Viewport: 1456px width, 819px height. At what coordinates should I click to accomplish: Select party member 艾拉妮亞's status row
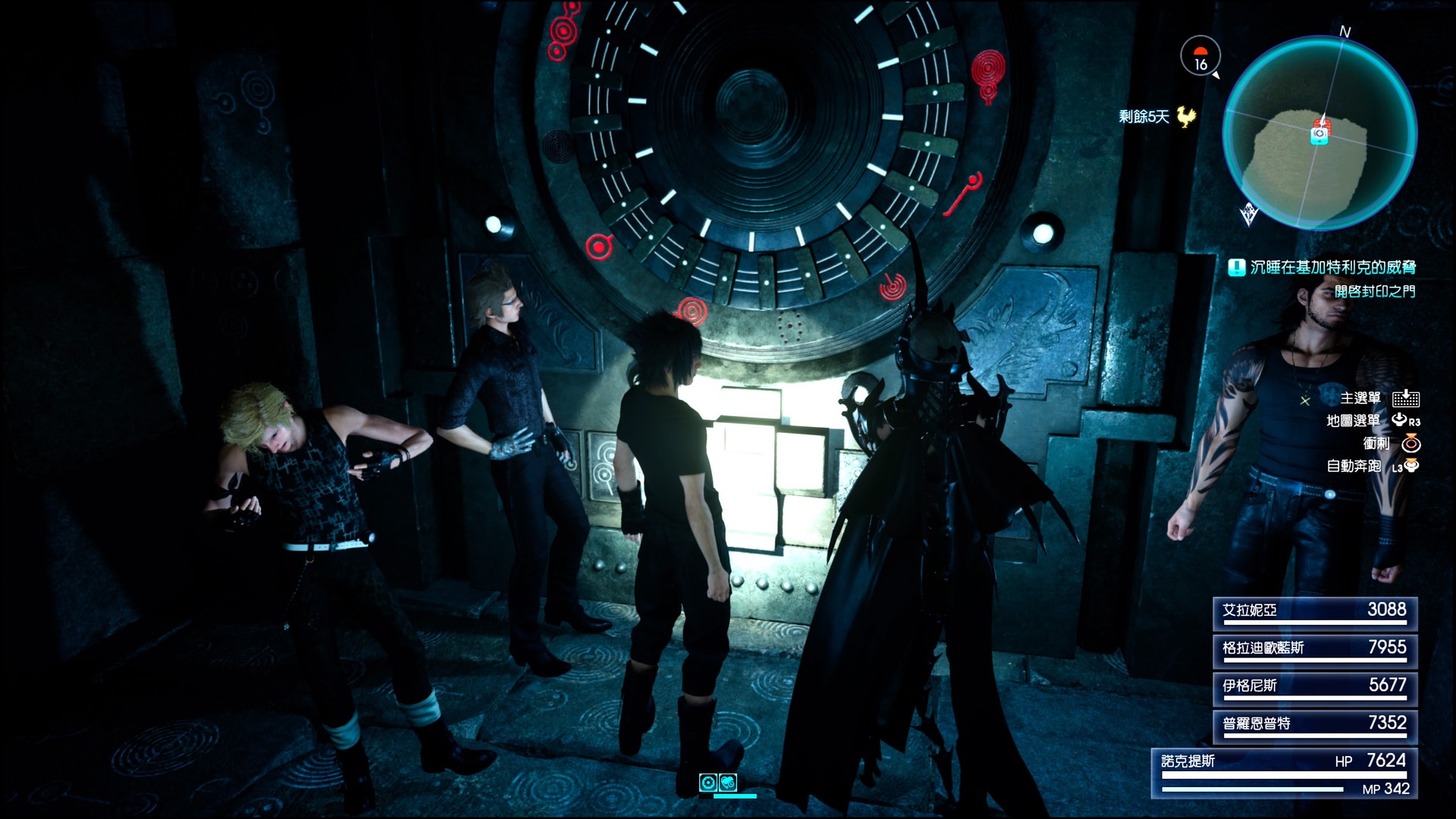tap(1315, 613)
